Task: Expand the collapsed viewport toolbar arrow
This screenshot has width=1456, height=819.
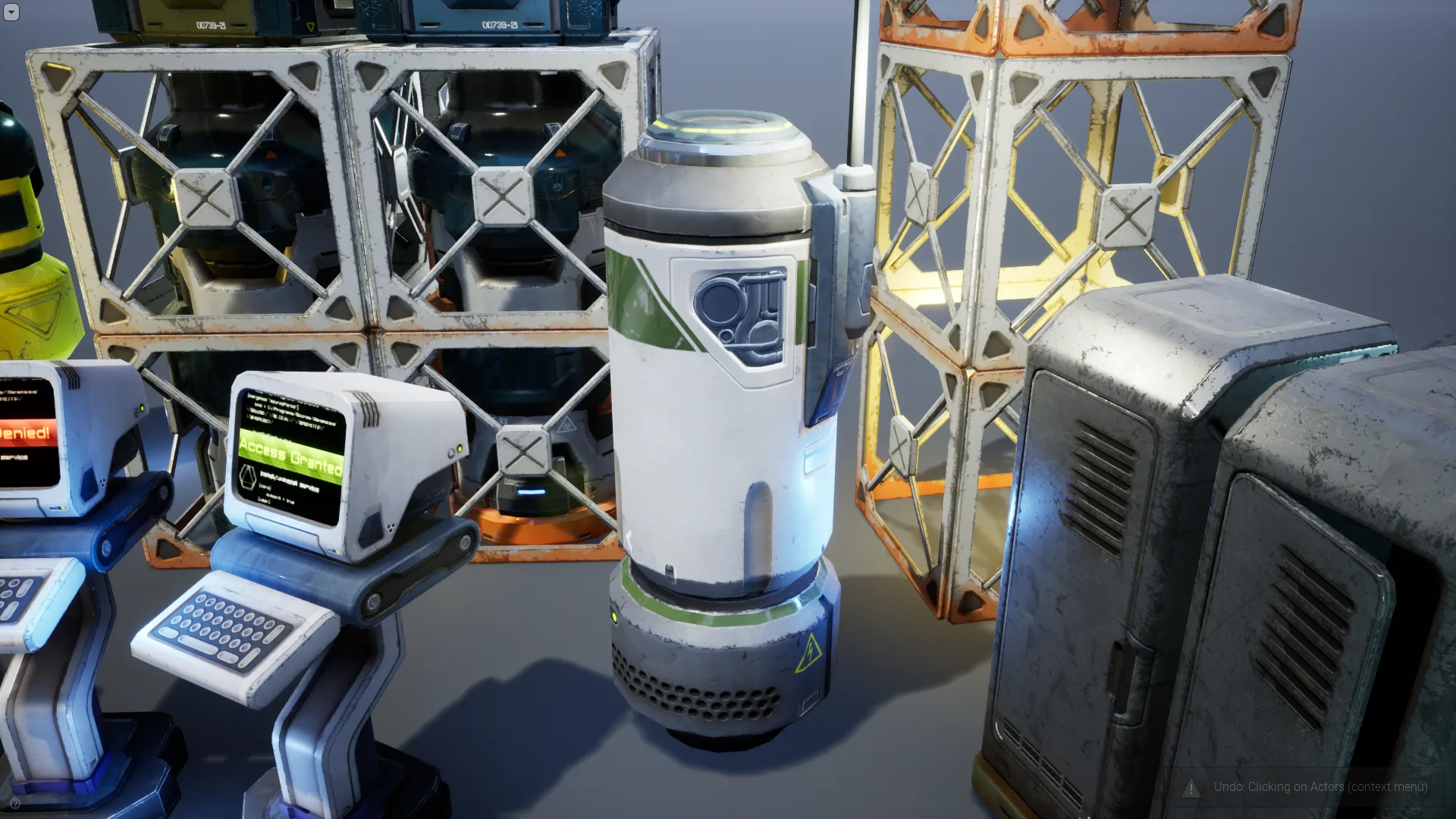Action: [x=11, y=12]
